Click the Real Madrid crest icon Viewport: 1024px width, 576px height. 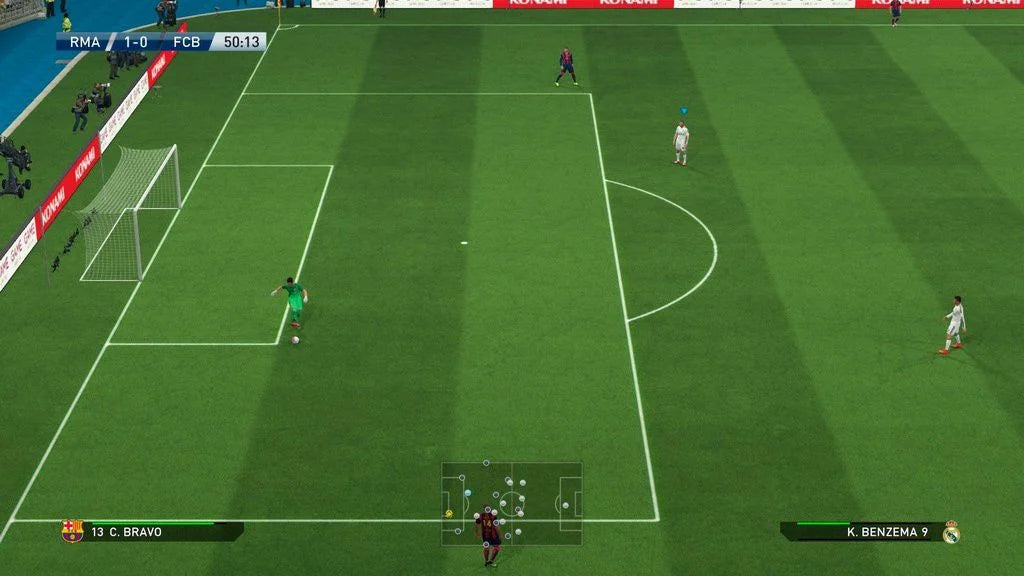click(x=951, y=532)
